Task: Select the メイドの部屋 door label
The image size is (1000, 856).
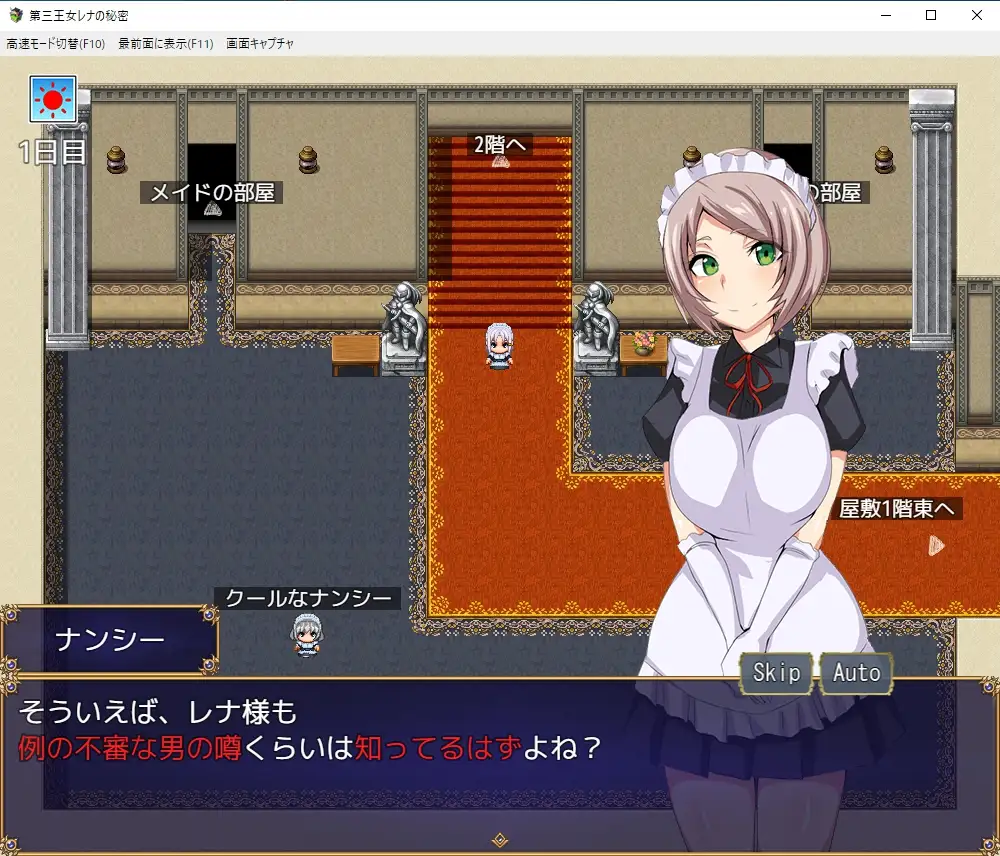Action: pyautogui.click(x=212, y=193)
